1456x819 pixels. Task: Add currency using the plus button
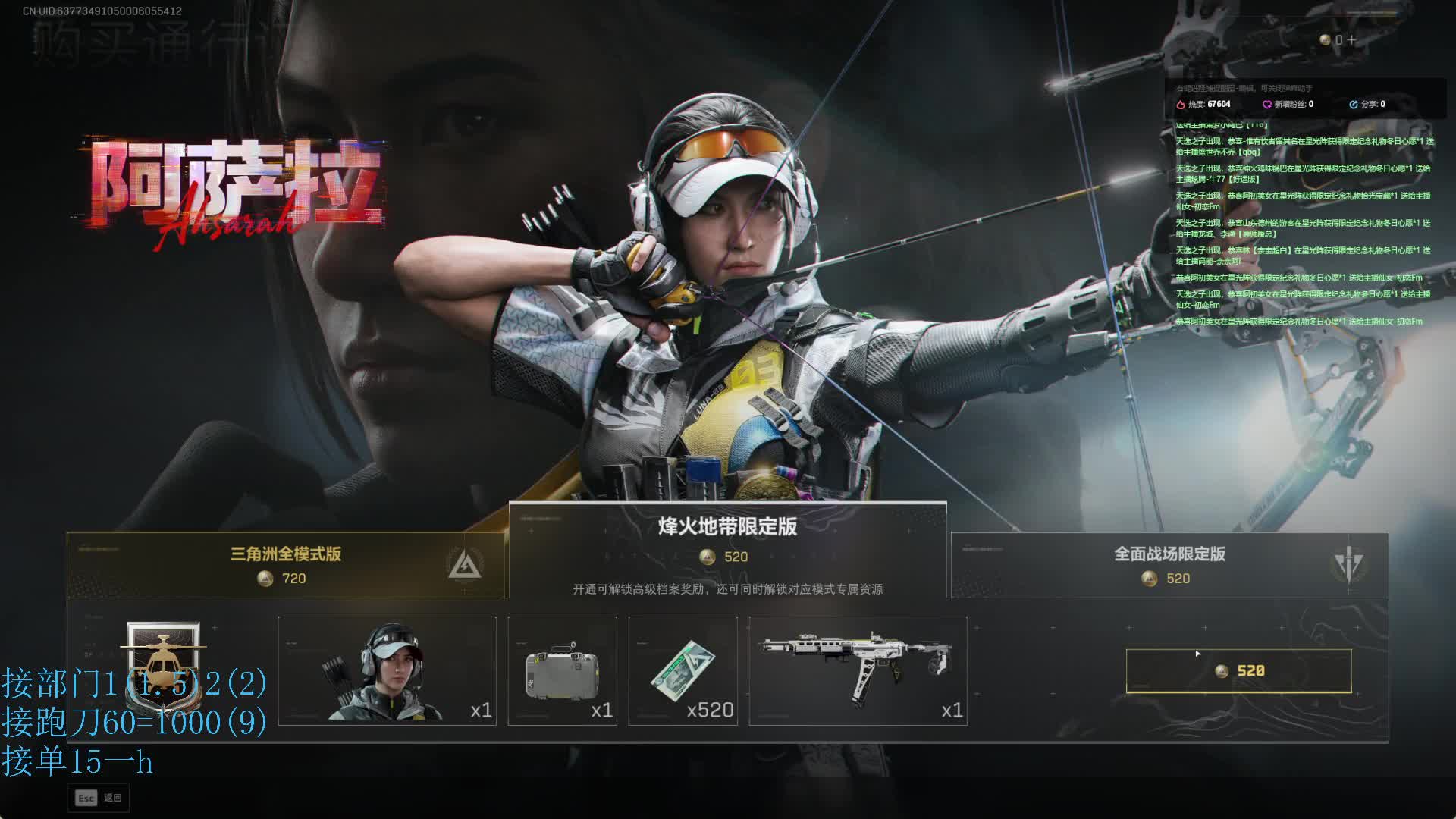pyautogui.click(x=1351, y=40)
